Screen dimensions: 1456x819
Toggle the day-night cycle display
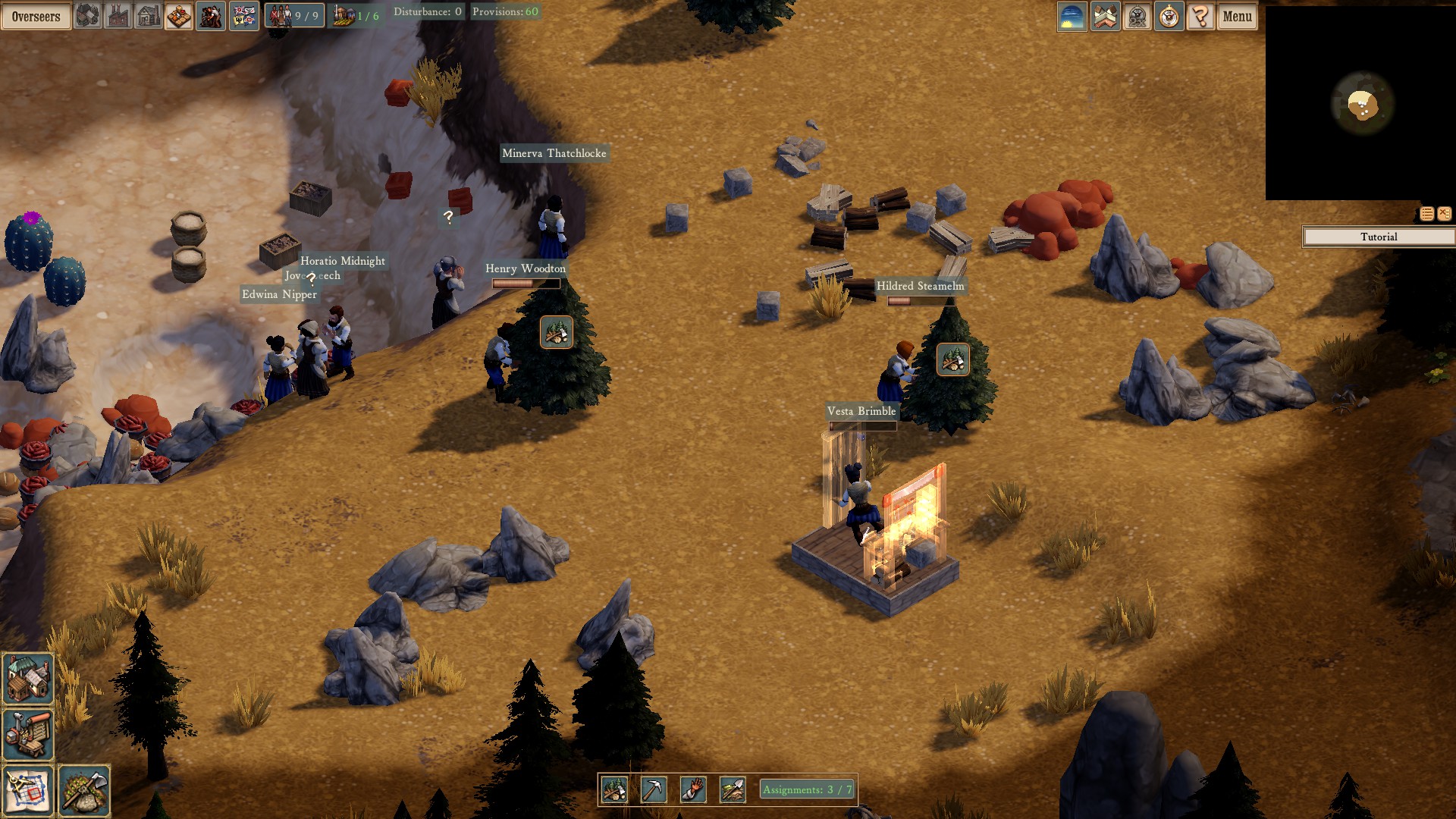click(1071, 16)
